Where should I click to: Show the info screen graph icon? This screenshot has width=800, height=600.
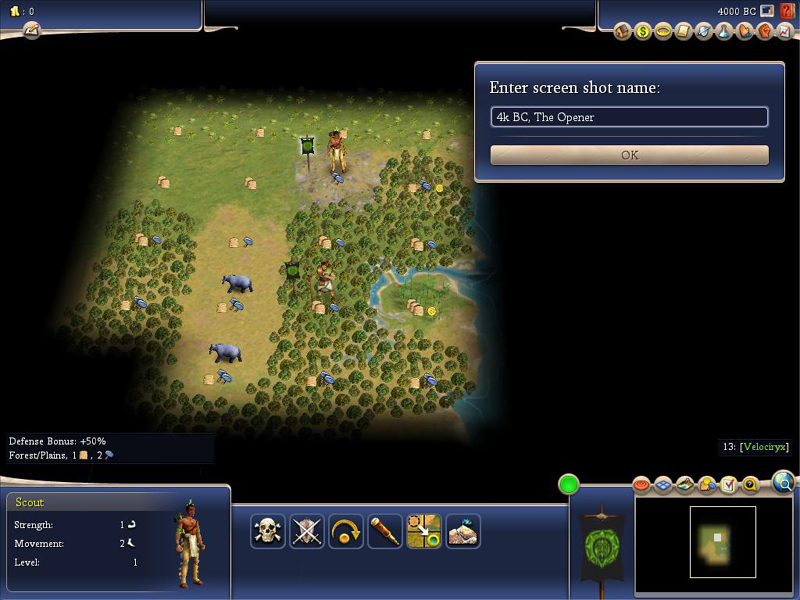(783, 32)
